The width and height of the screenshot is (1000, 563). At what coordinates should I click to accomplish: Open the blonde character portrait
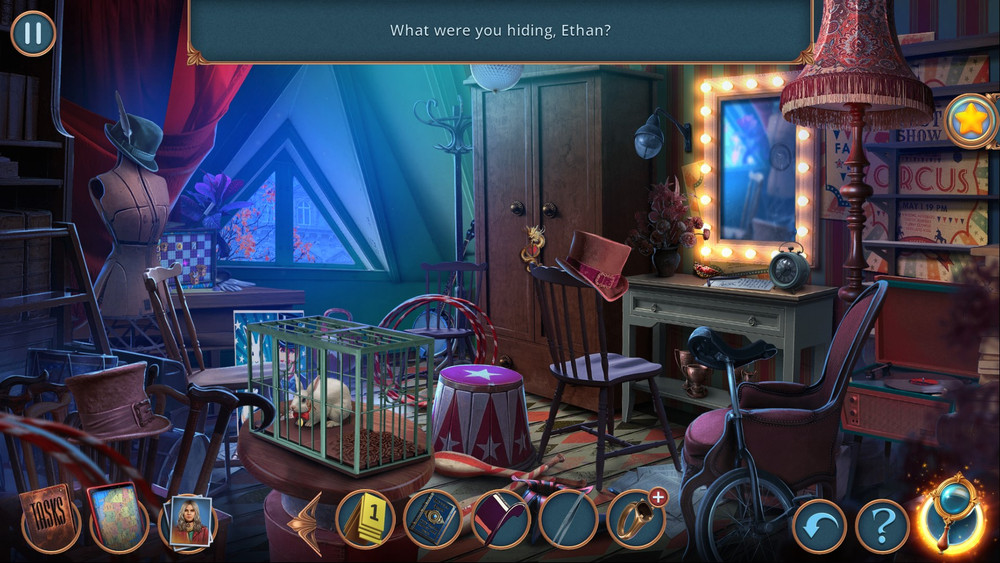tap(188, 520)
